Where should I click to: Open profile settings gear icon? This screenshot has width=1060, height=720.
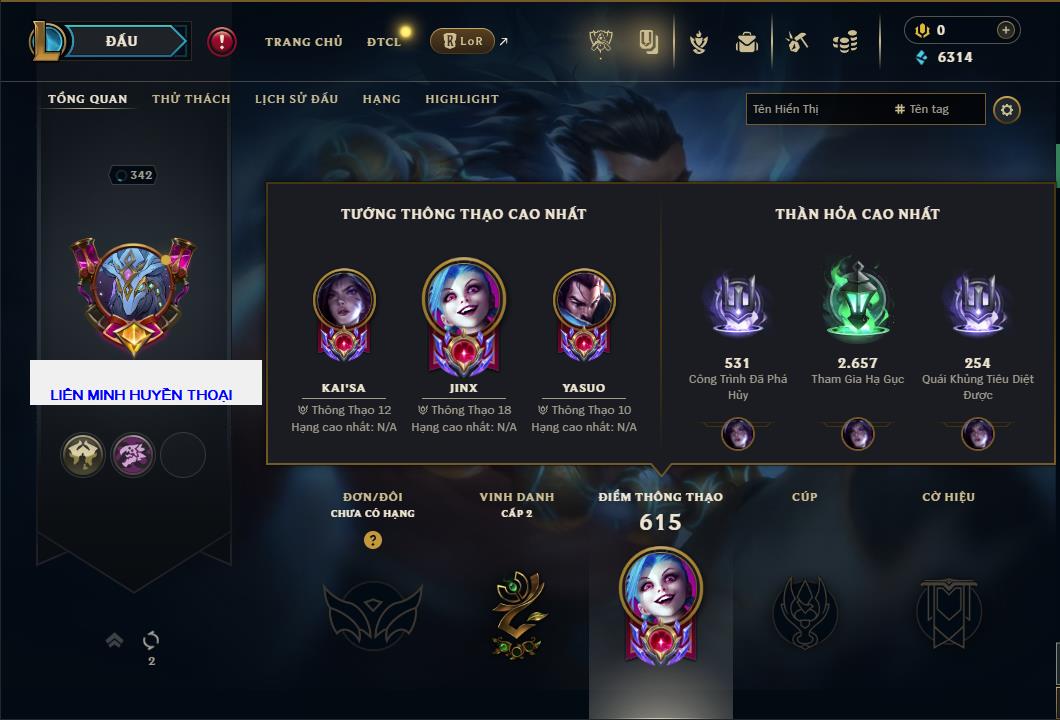1007,109
